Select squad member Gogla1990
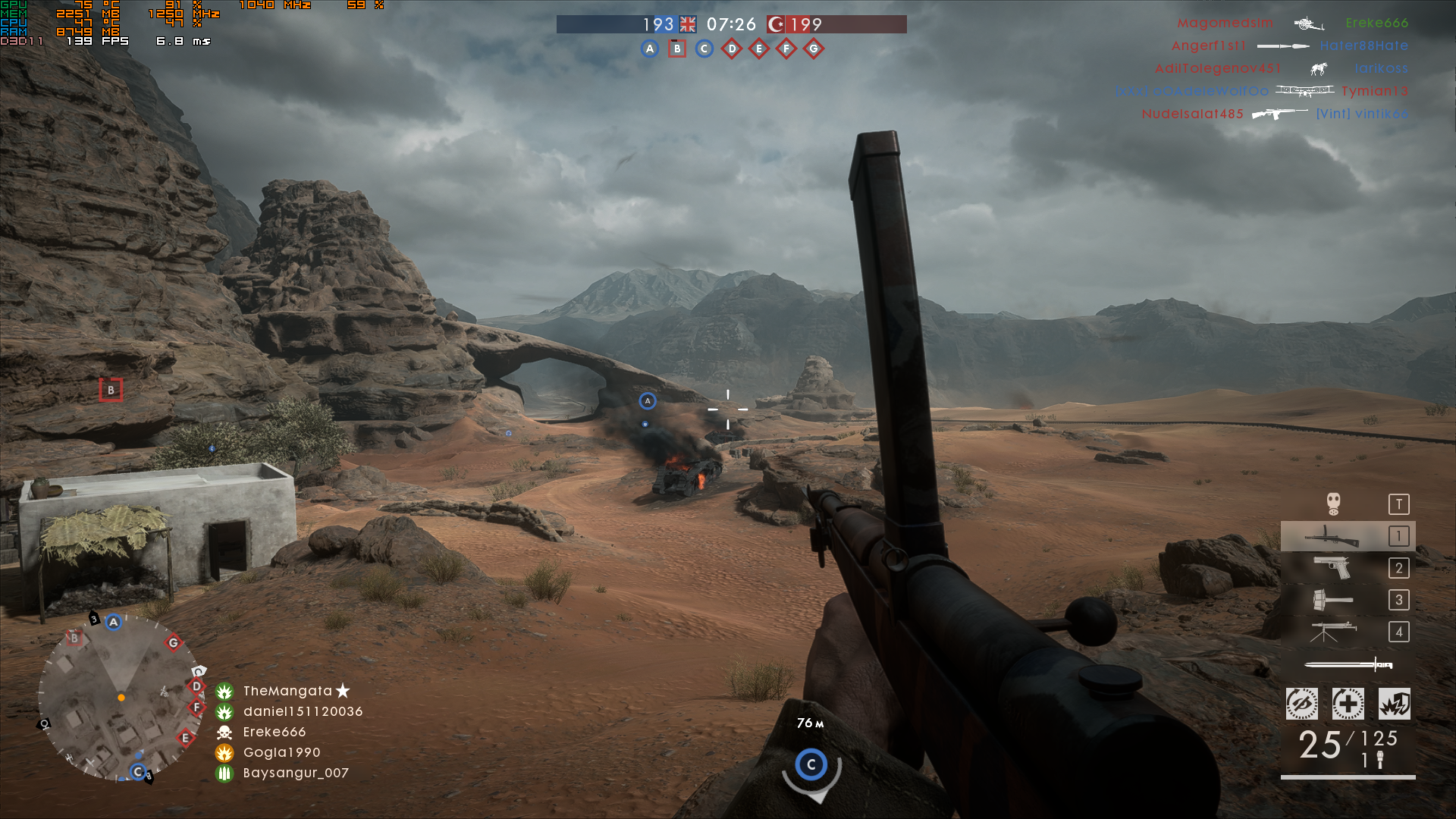This screenshot has width=1456, height=819. (x=281, y=752)
